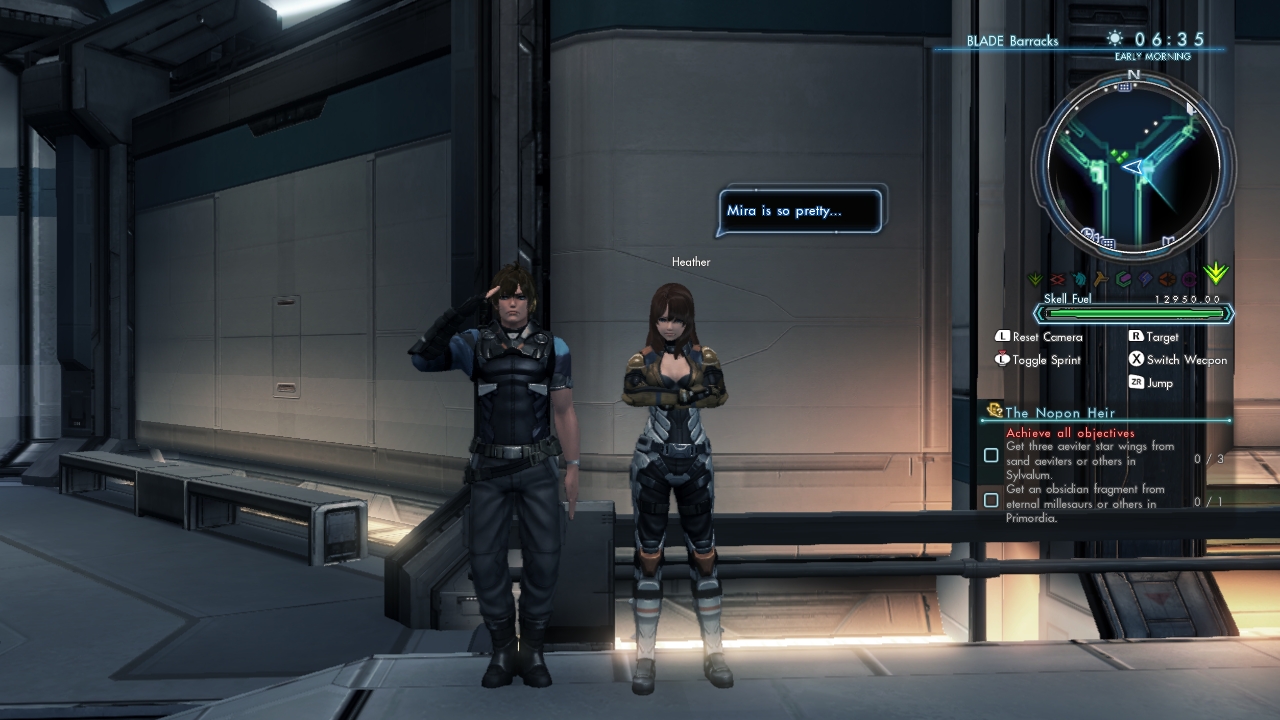Click Heather's "Mira is so pretty..." speech bubble
Screen dimensions: 1280x720
click(800, 211)
